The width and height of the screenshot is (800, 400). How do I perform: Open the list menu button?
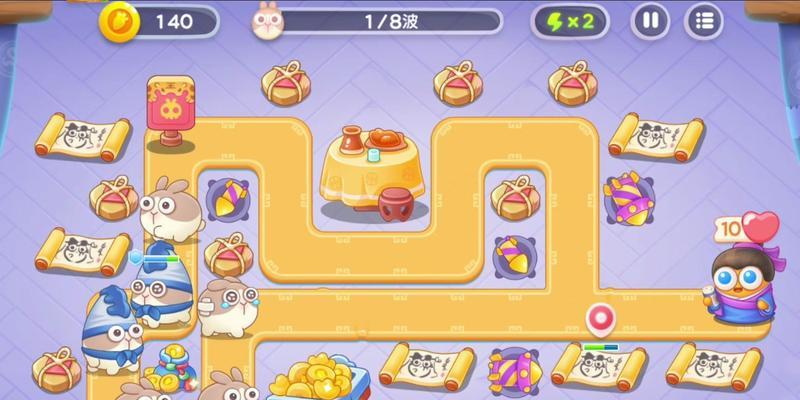704,21
